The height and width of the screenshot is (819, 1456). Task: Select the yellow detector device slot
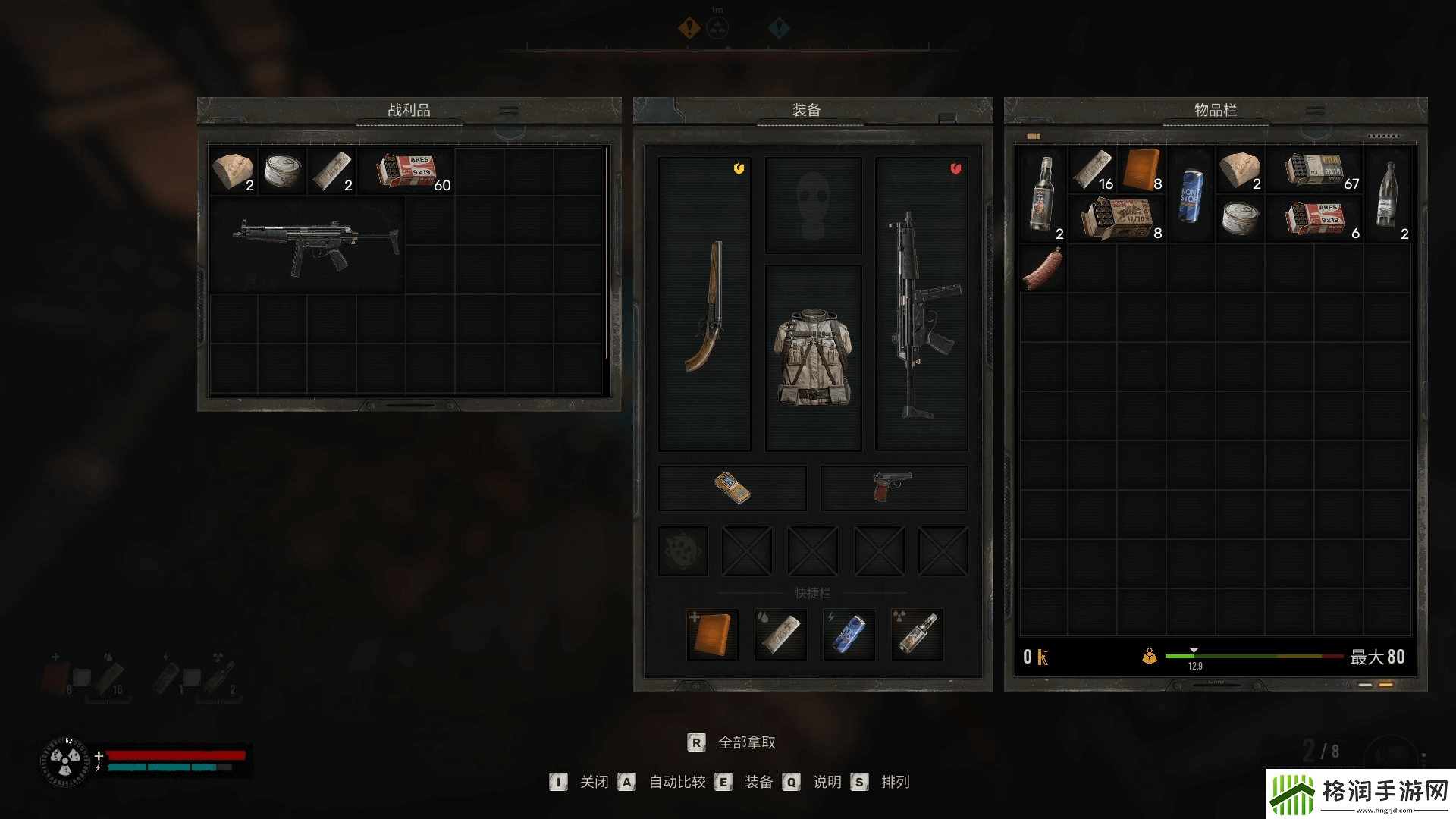pos(732,488)
